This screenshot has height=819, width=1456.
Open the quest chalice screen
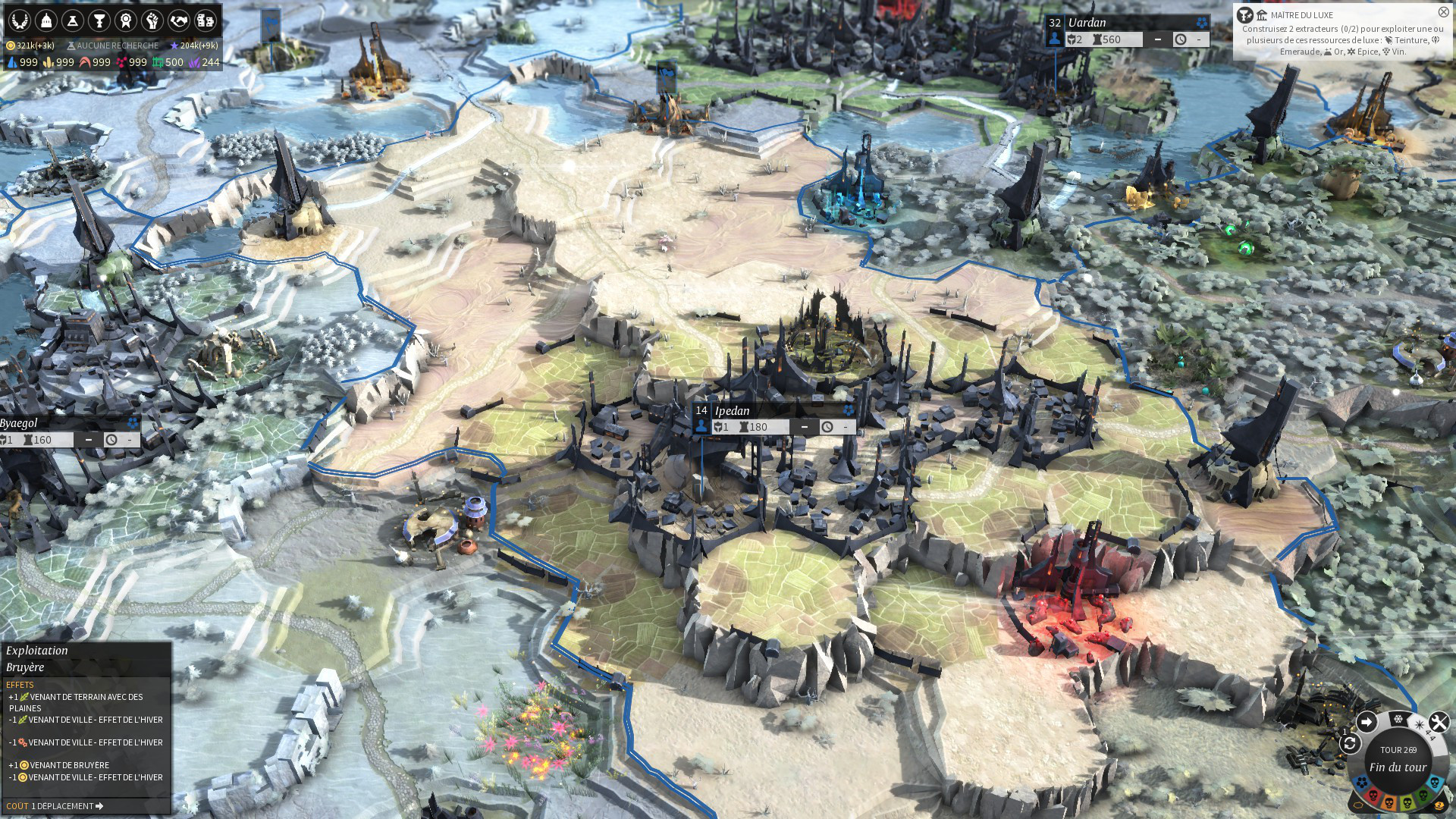[x=99, y=20]
